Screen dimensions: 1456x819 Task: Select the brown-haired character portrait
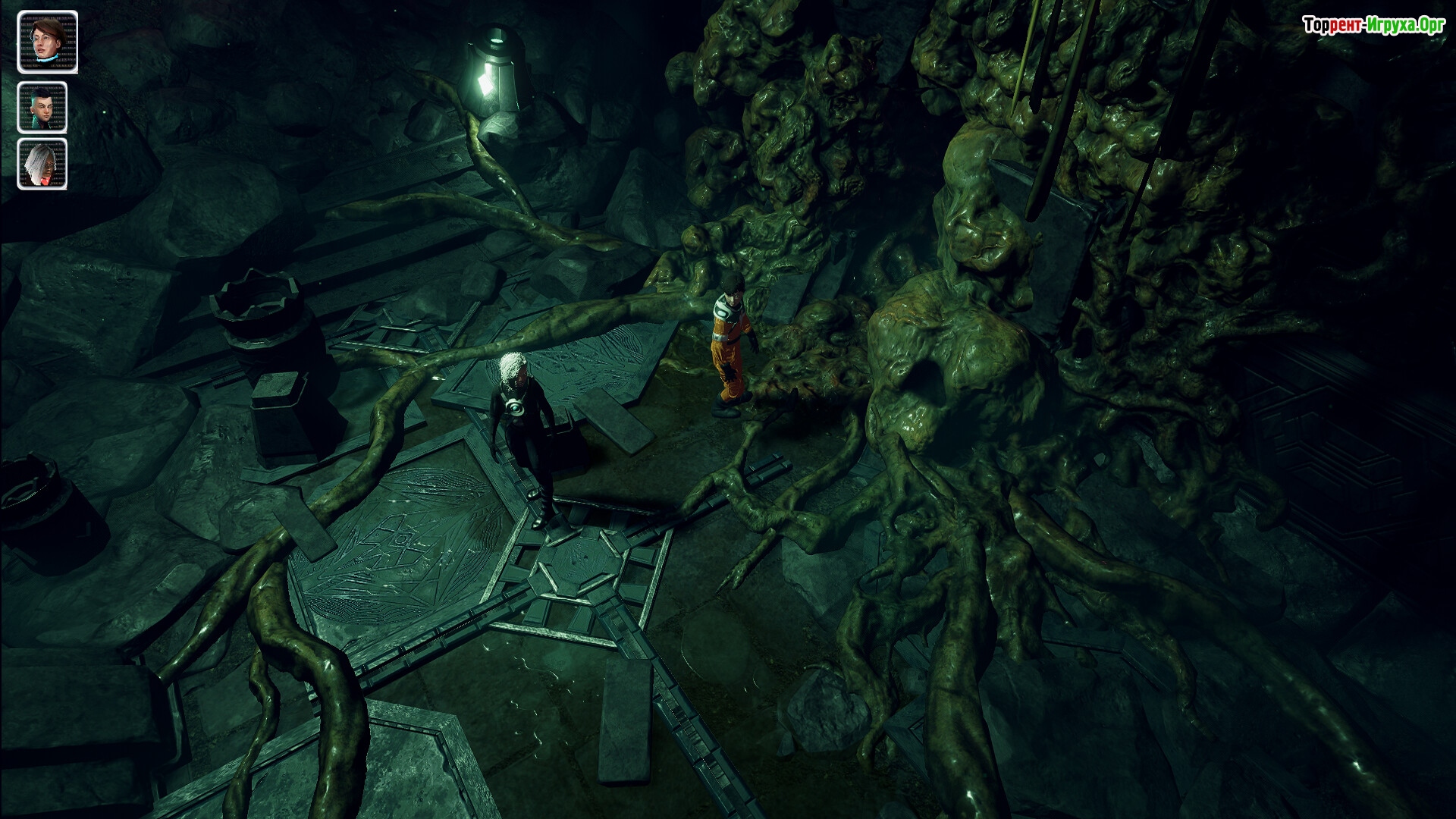coord(47,41)
